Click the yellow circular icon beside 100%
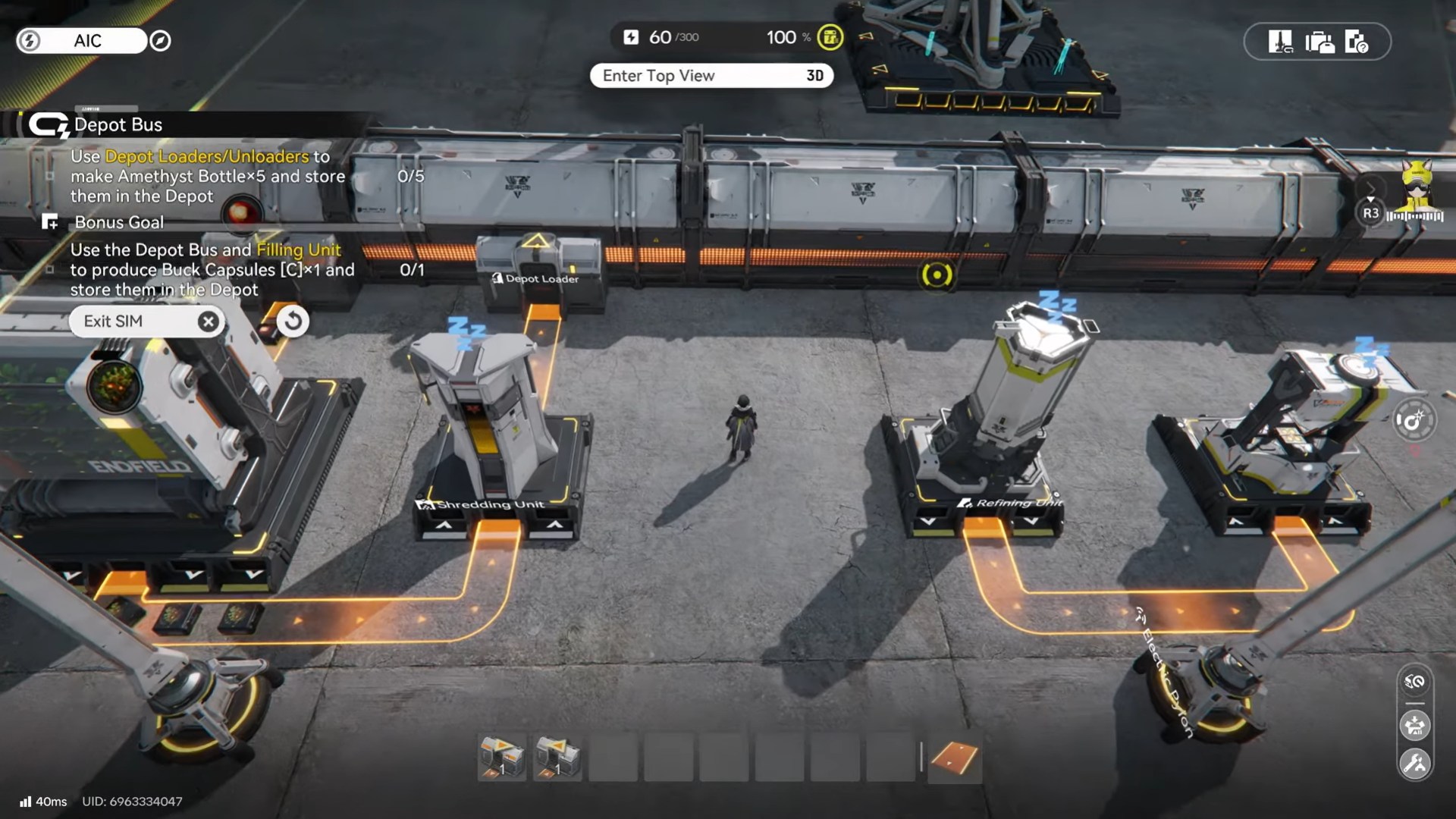Image resolution: width=1456 pixels, height=819 pixels. 830,37
